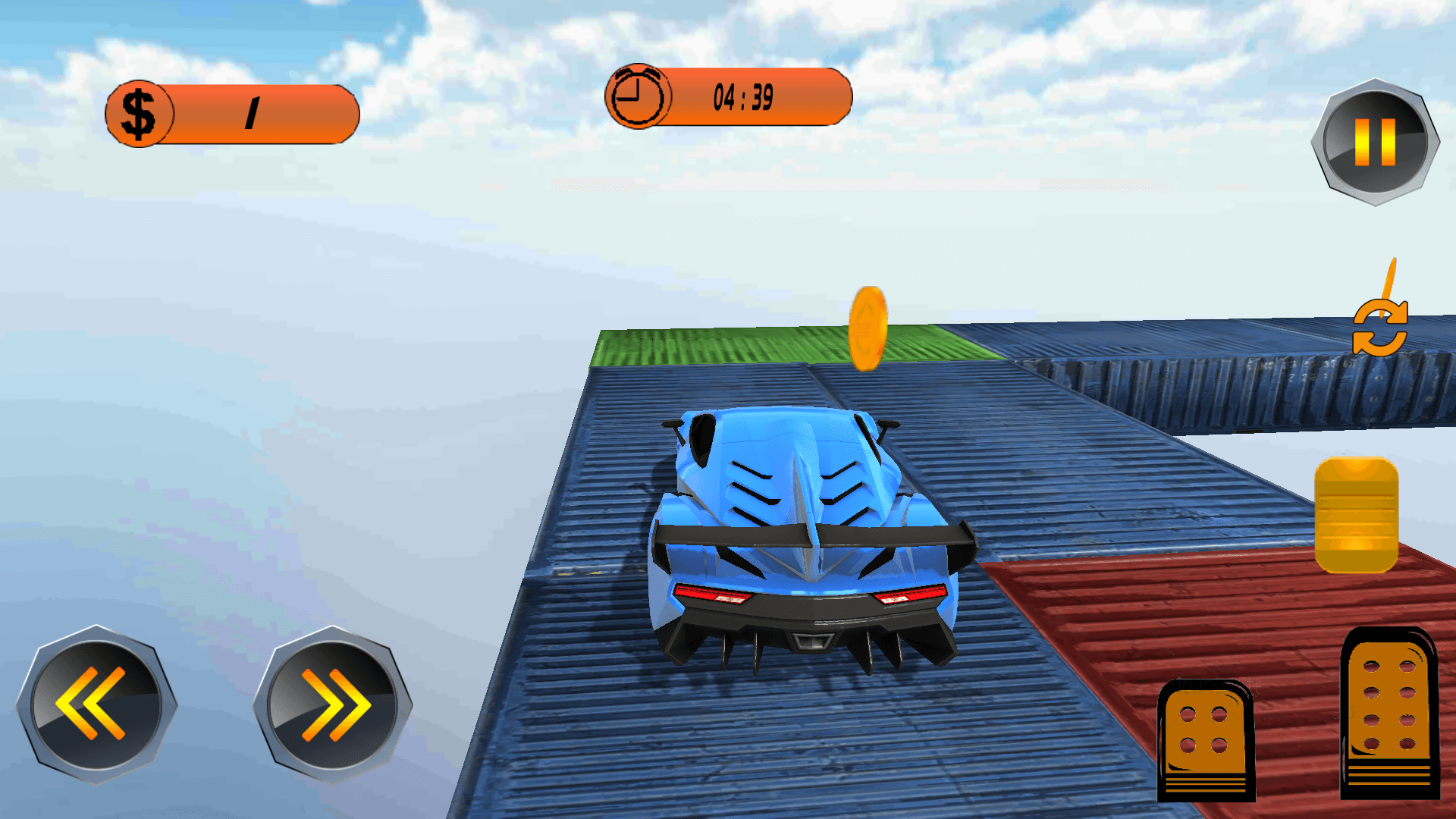Image resolution: width=1456 pixels, height=819 pixels.
Task: Click the score slash inside the money bar
Action: click(x=253, y=112)
